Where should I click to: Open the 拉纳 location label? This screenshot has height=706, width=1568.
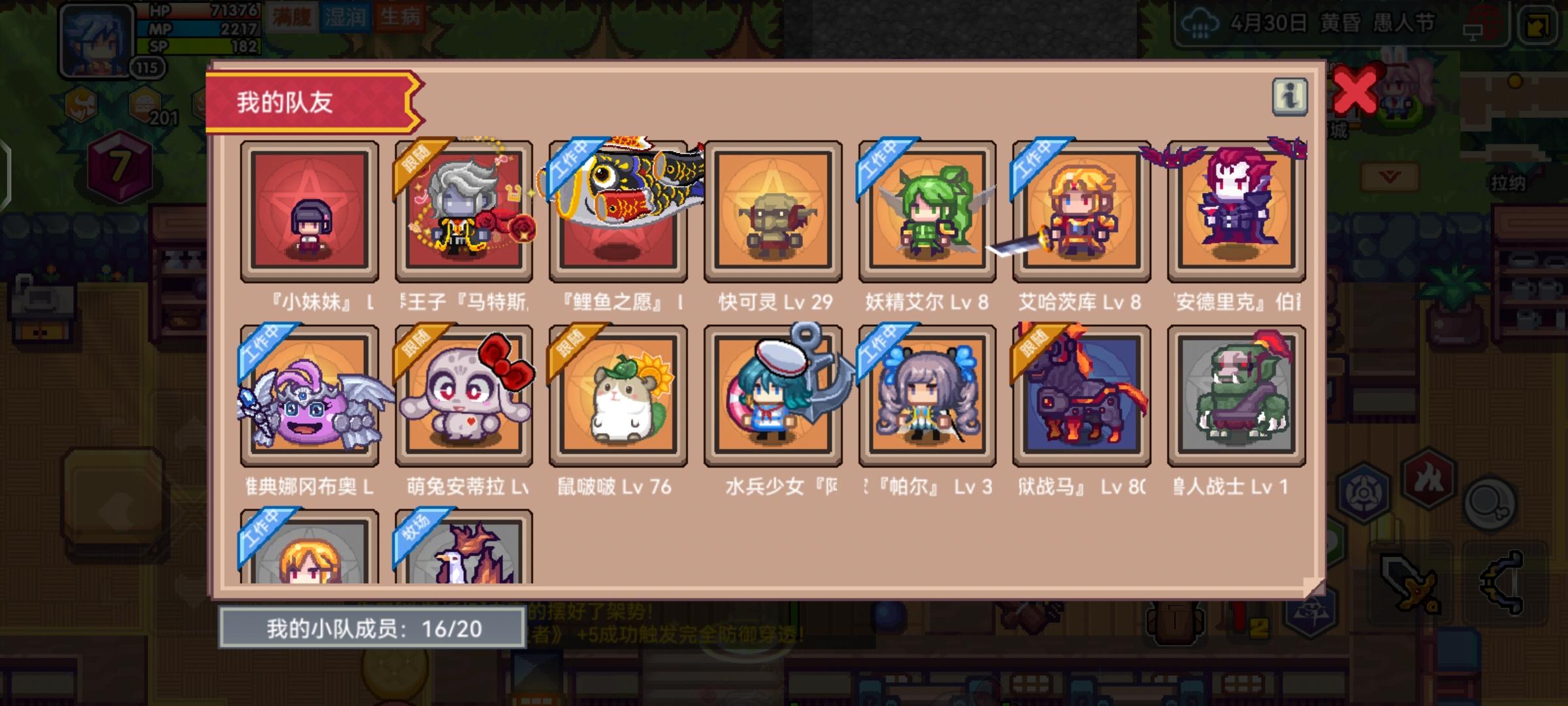pyautogui.click(x=1509, y=182)
